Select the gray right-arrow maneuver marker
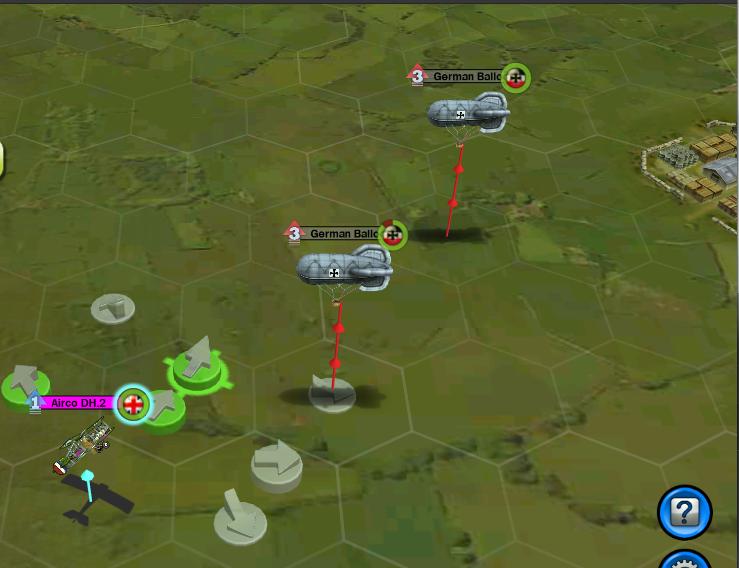This screenshot has height=568, width=739. coord(276,465)
